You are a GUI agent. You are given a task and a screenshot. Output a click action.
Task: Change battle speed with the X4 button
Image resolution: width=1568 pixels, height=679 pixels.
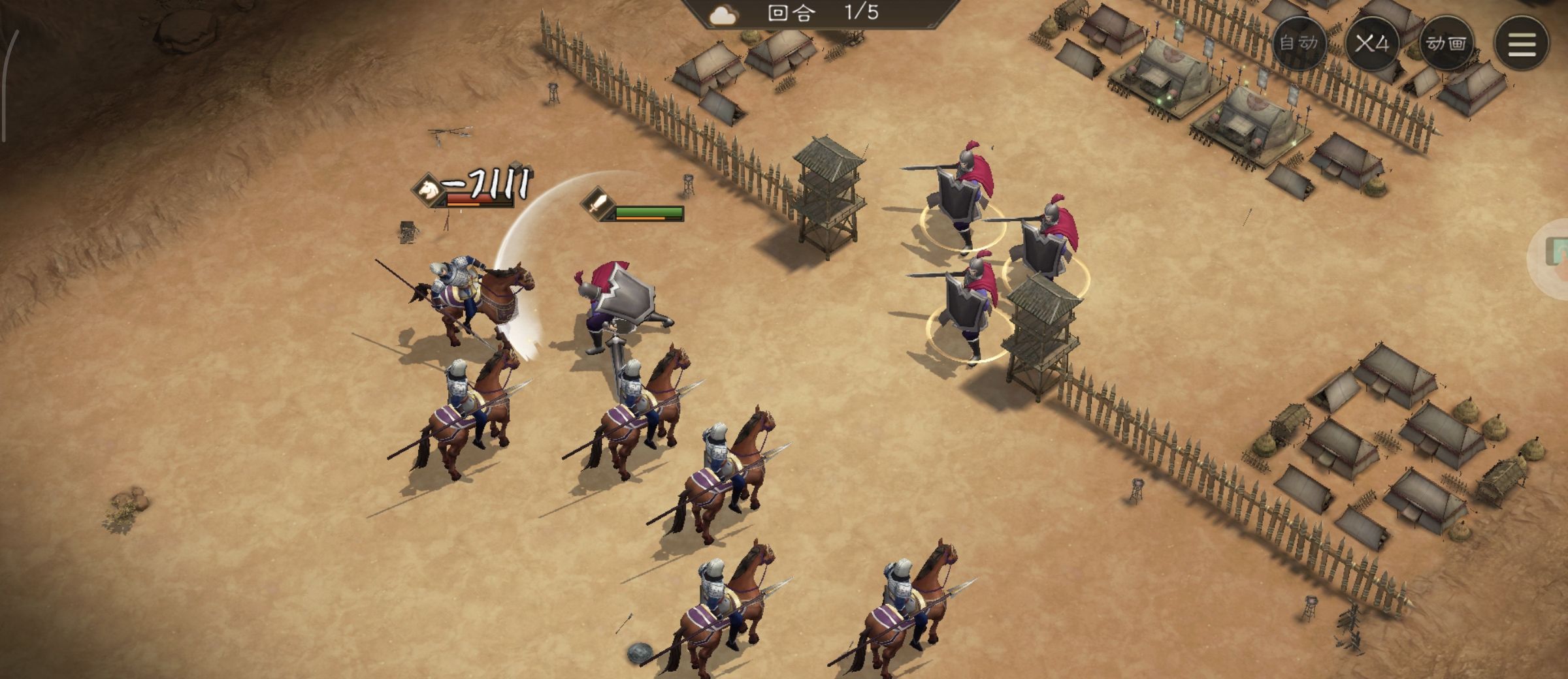(1372, 43)
